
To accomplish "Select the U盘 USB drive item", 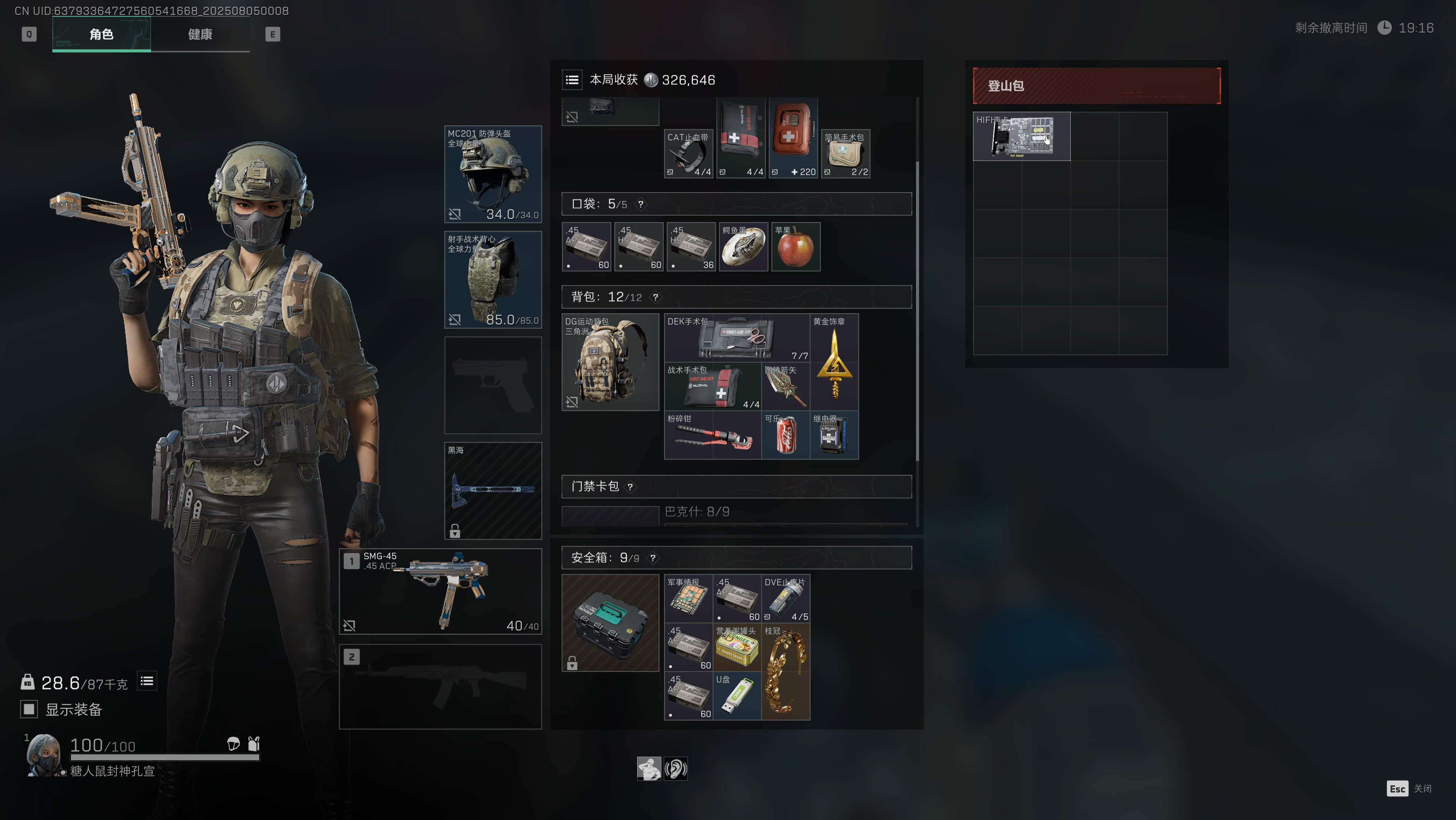I will click(737, 695).
